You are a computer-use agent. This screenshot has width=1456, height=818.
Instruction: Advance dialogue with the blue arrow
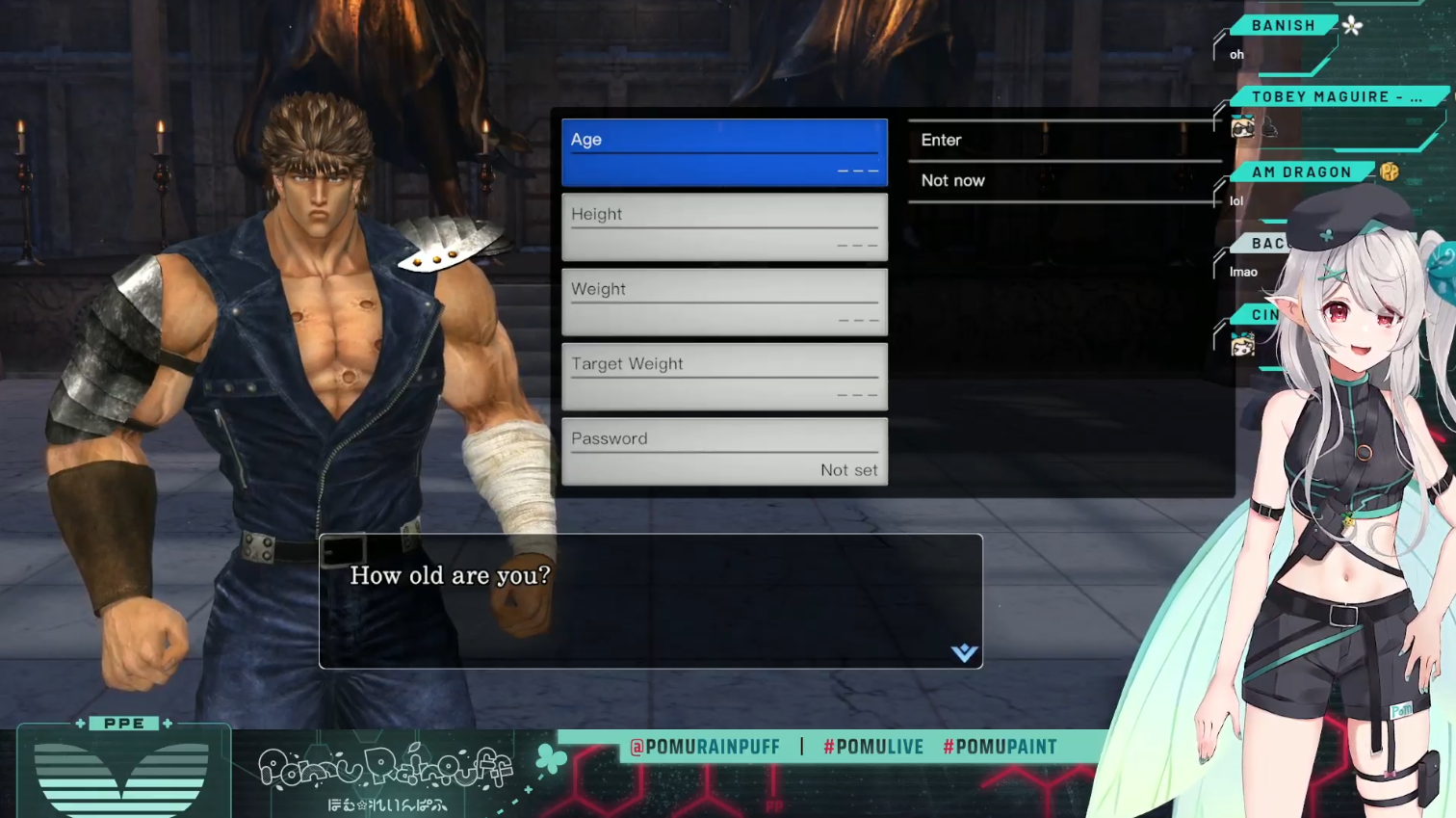click(x=964, y=653)
